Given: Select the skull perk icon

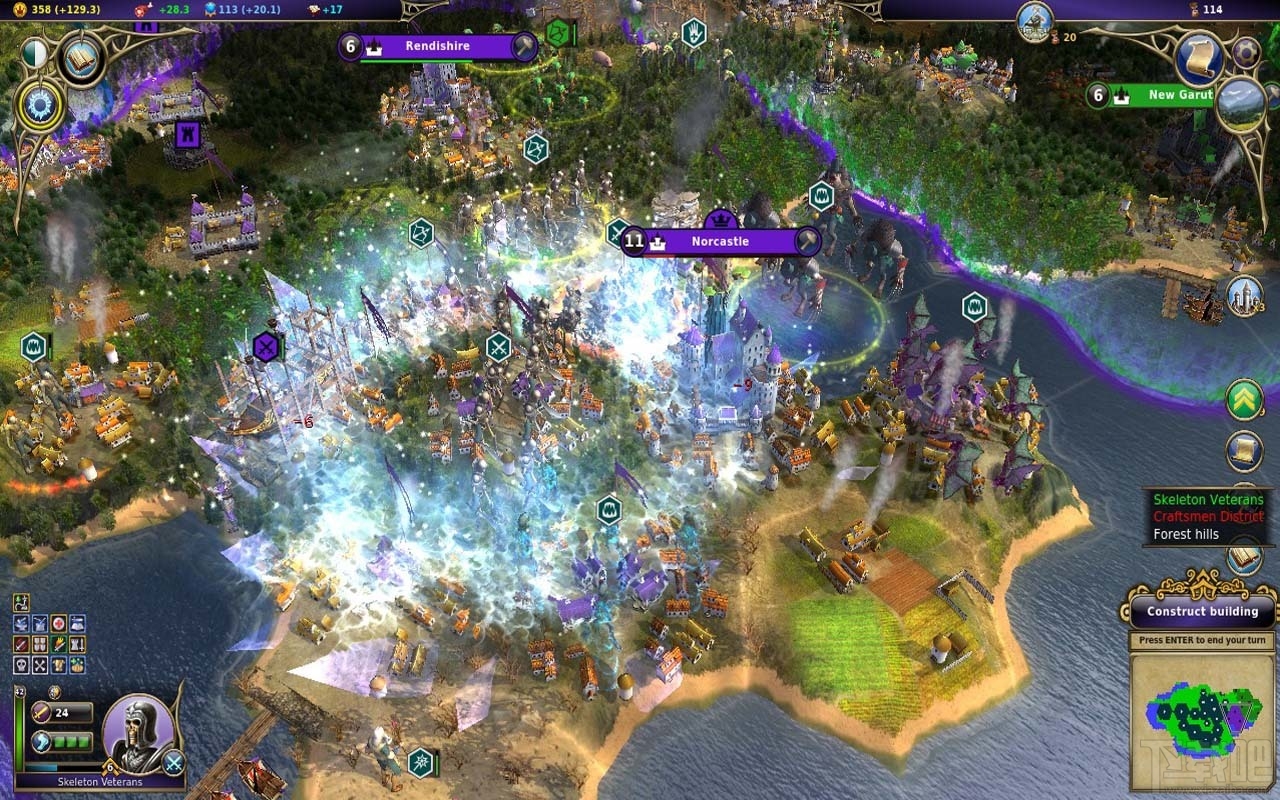Looking at the screenshot, I should [x=22, y=665].
